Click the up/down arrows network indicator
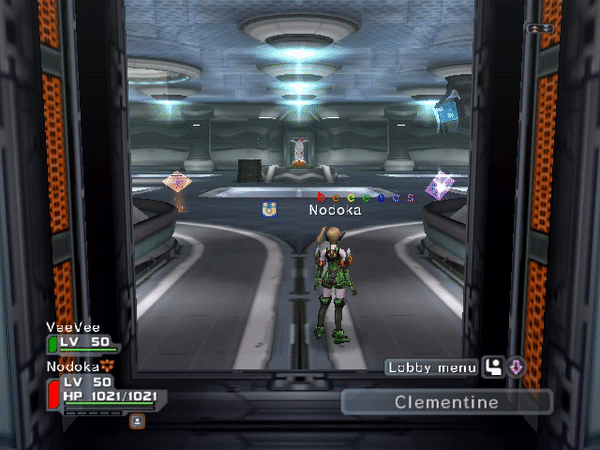600x450 pixels. click(x=540, y=28)
